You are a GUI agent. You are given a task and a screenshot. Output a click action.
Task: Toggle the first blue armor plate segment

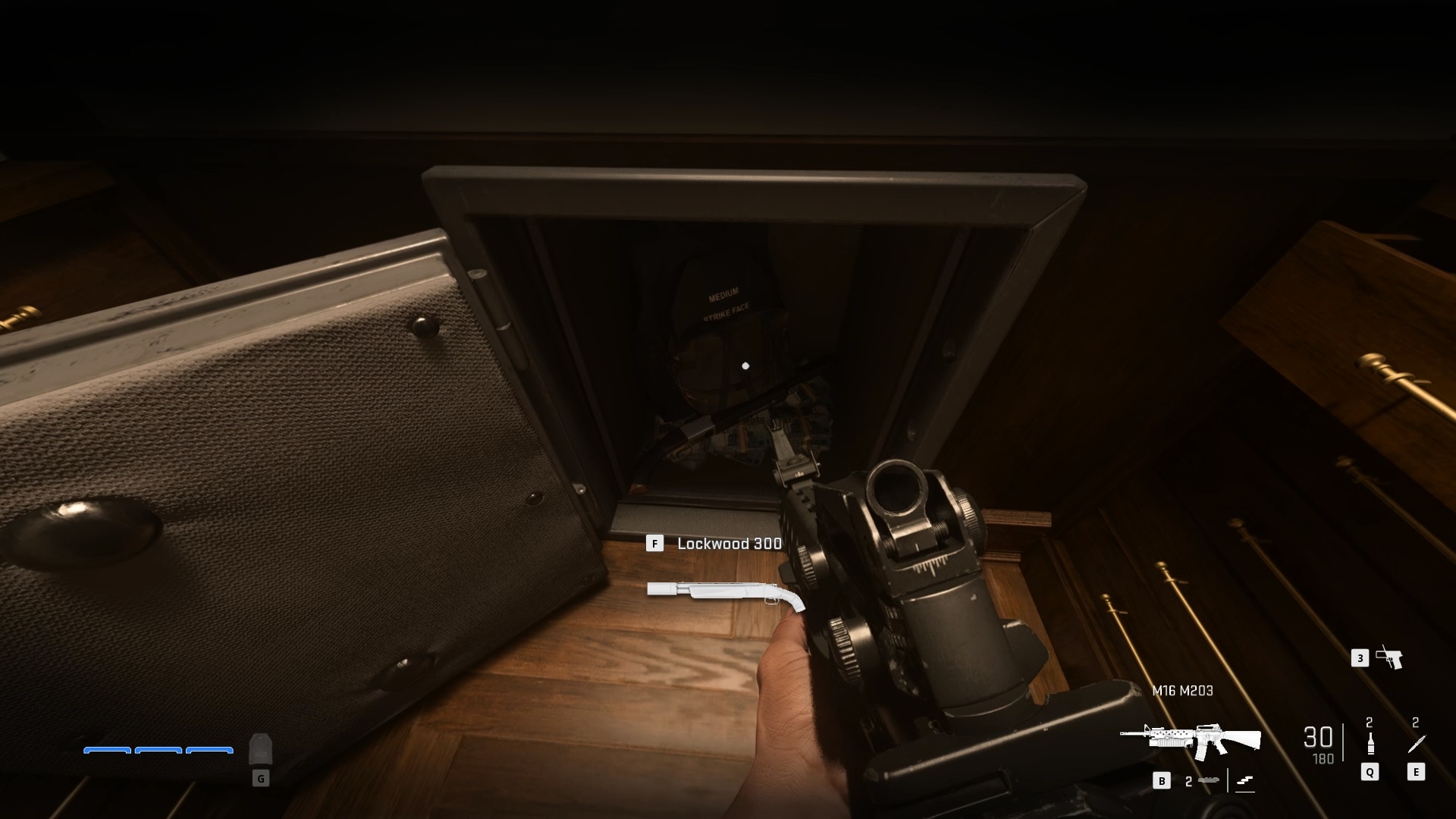[x=107, y=750]
